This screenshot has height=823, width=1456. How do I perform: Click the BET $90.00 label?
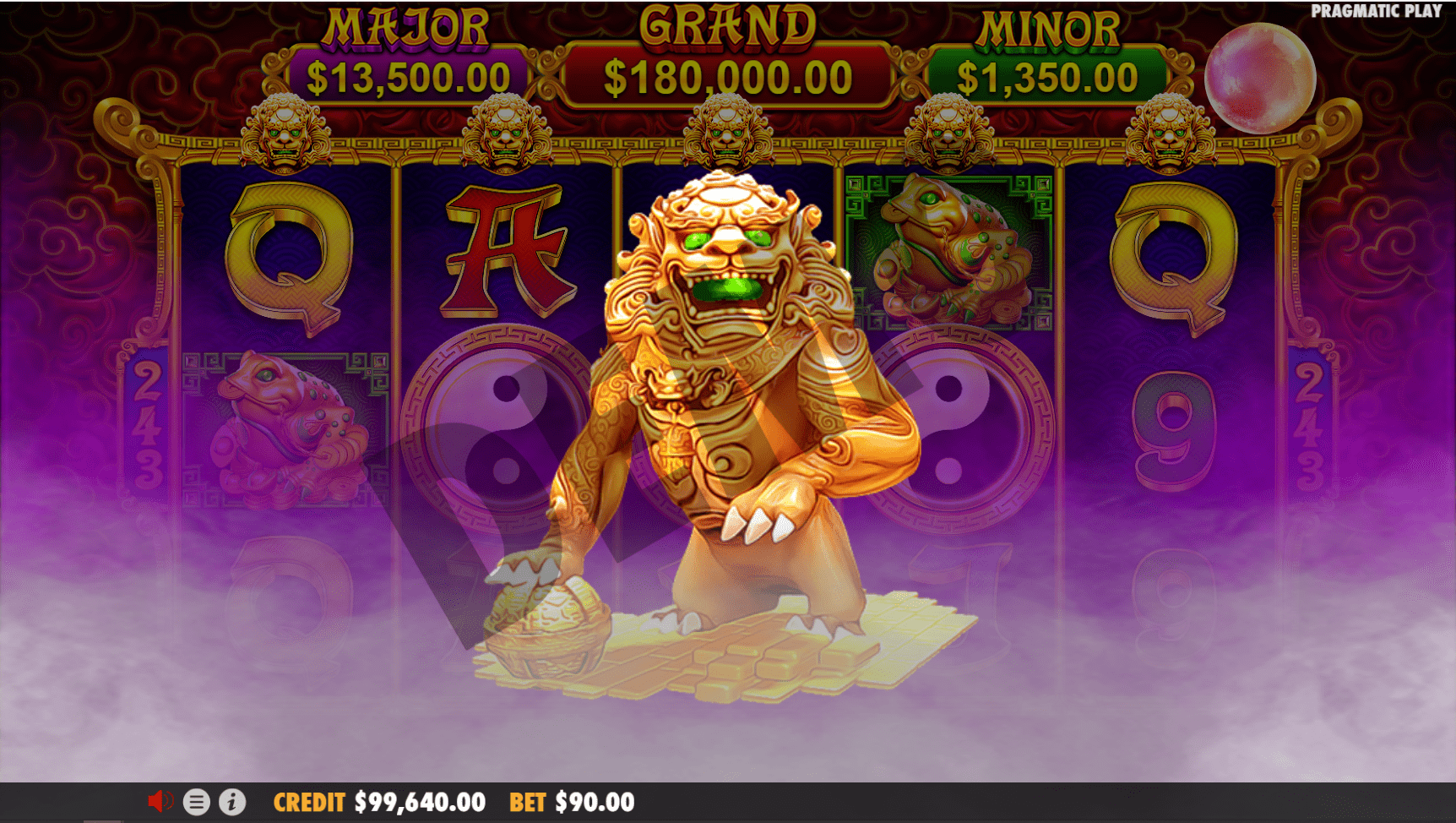[x=568, y=801]
